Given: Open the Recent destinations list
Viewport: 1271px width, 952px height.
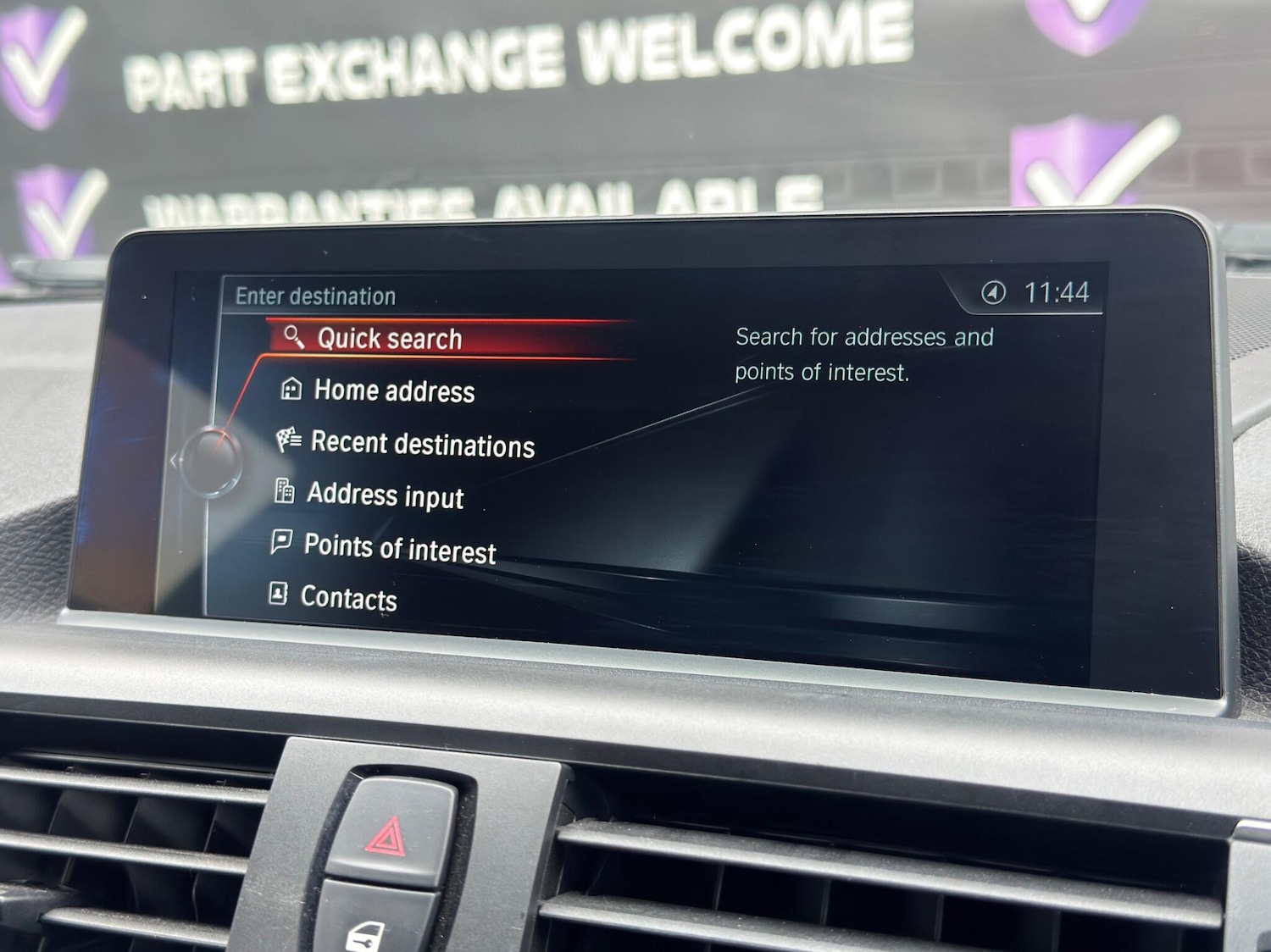Looking at the screenshot, I should pyautogui.click(x=422, y=444).
